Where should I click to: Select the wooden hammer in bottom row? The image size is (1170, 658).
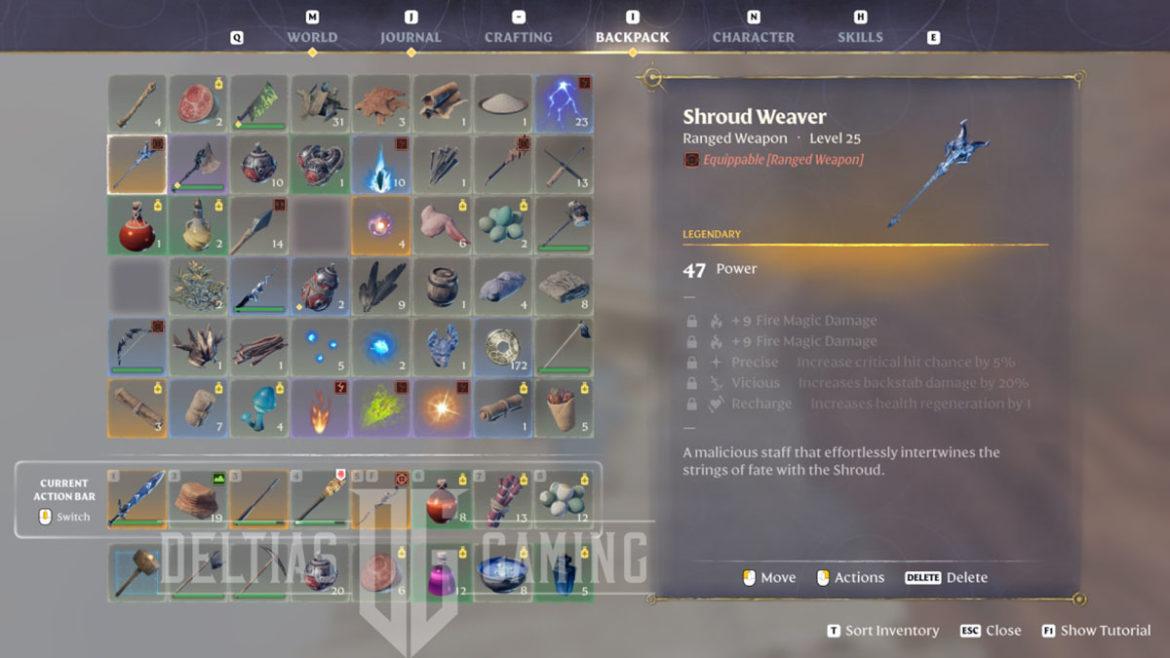click(x=137, y=573)
